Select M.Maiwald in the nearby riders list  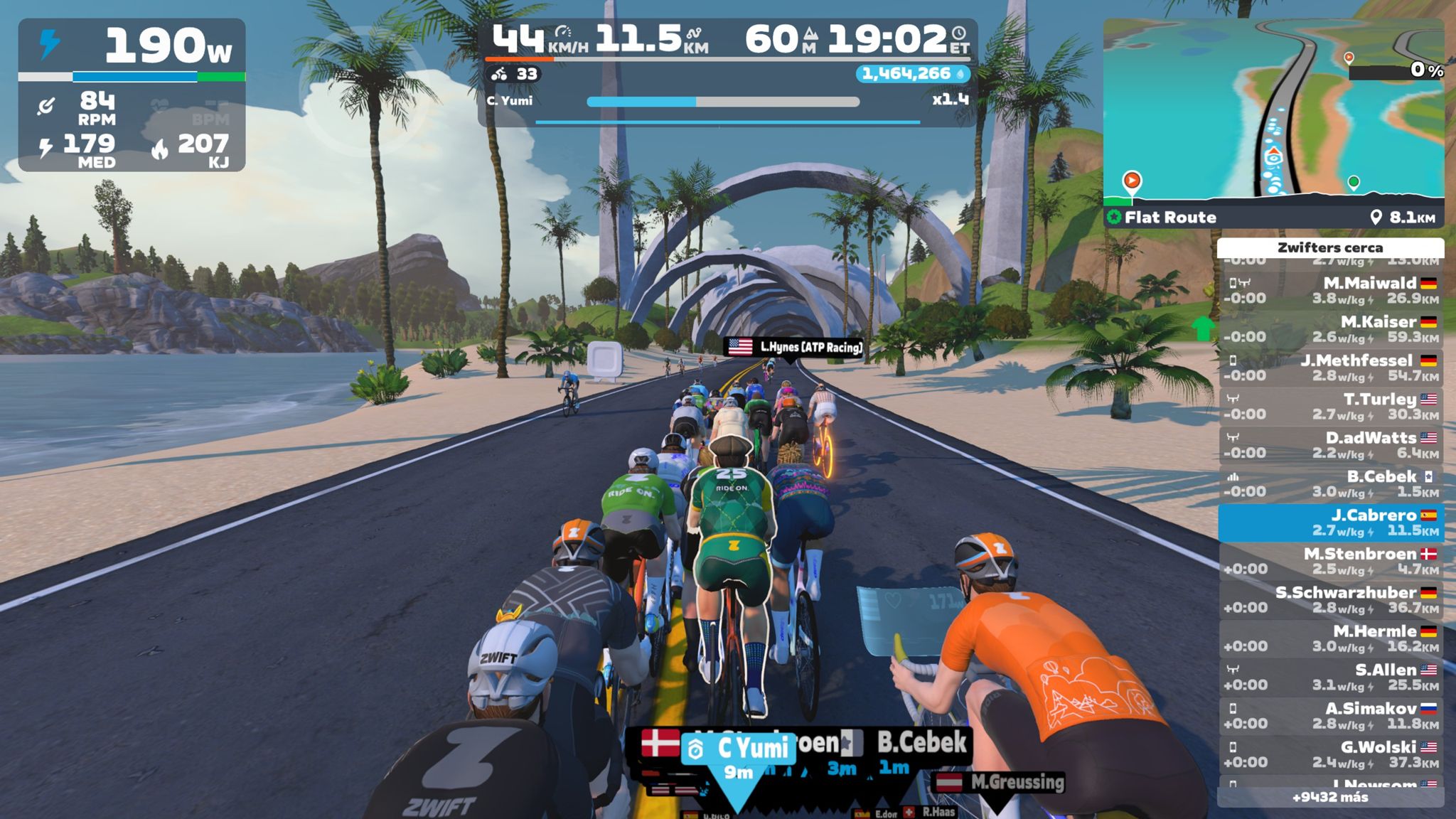(x=1331, y=291)
